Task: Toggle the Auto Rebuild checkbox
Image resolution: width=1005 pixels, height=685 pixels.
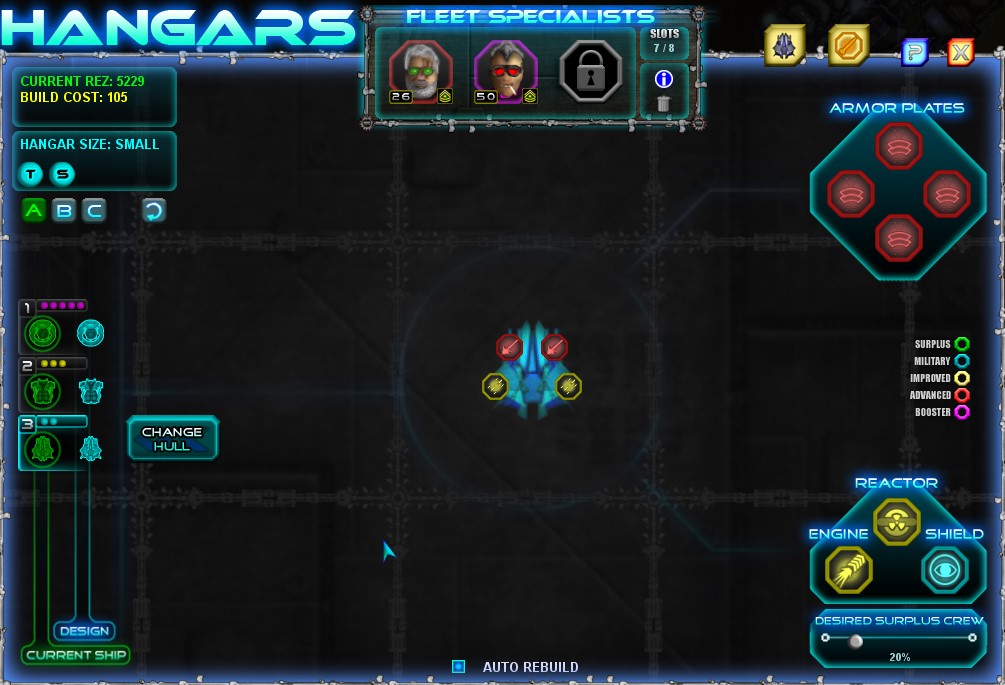Action: pos(458,666)
